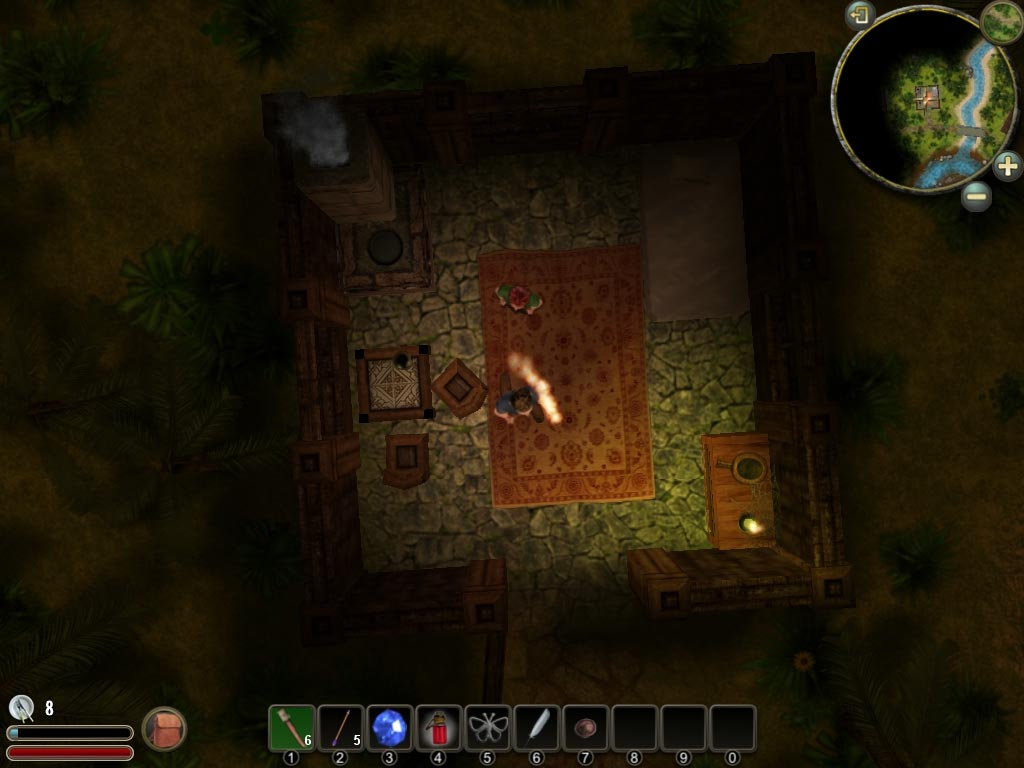Select the wooden stick in slot 2

coord(340,727)
